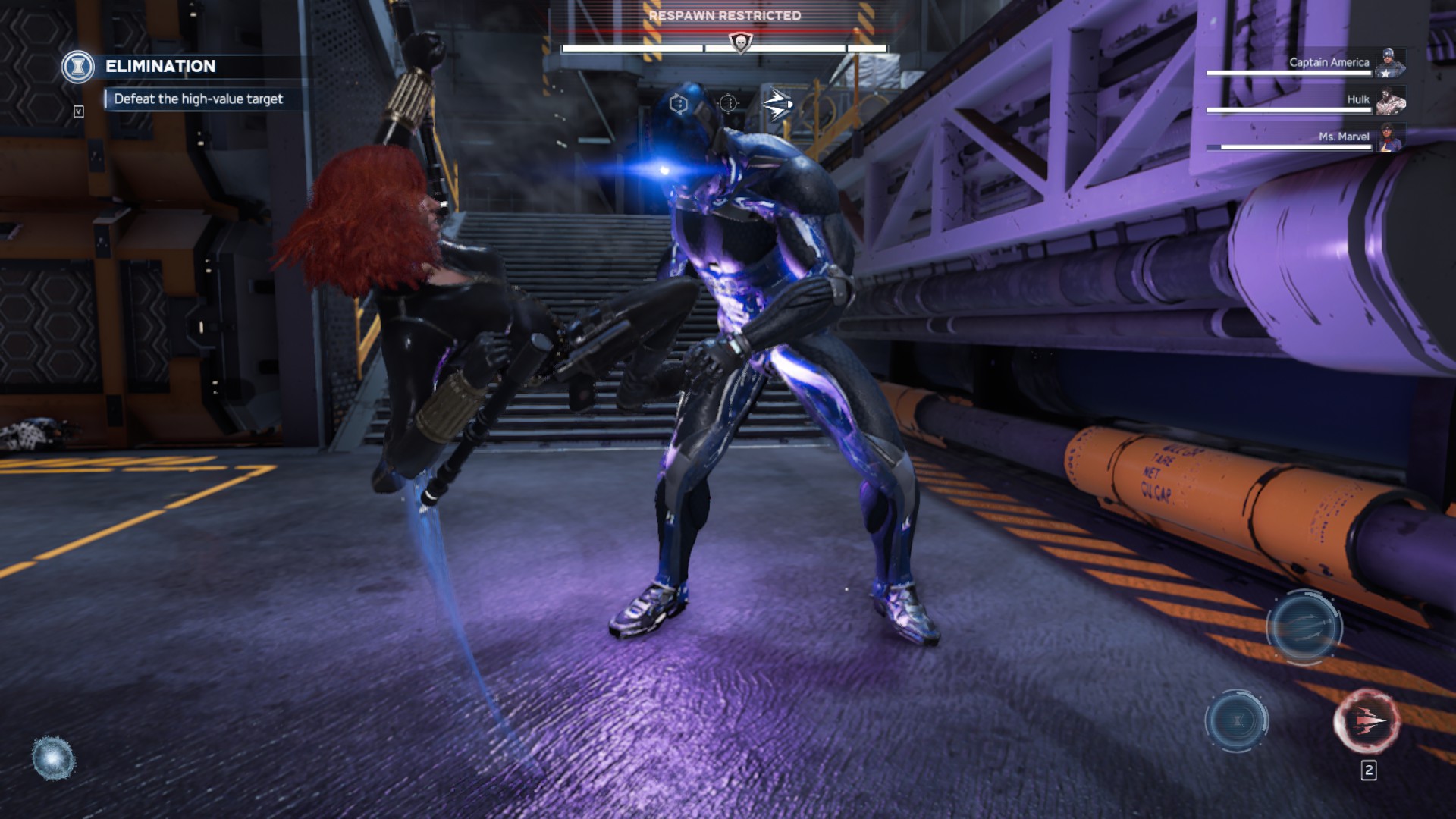This screenshot has width=1456, height=819.
Task: Click the boss skull shield emblem
Action: [x=739, y=42]
